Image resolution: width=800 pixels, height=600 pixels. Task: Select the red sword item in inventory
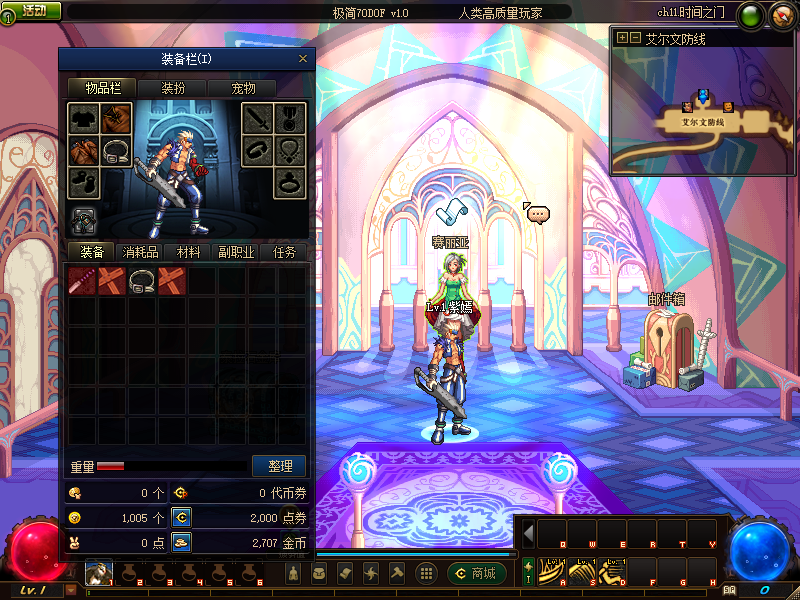pos(82,281)
